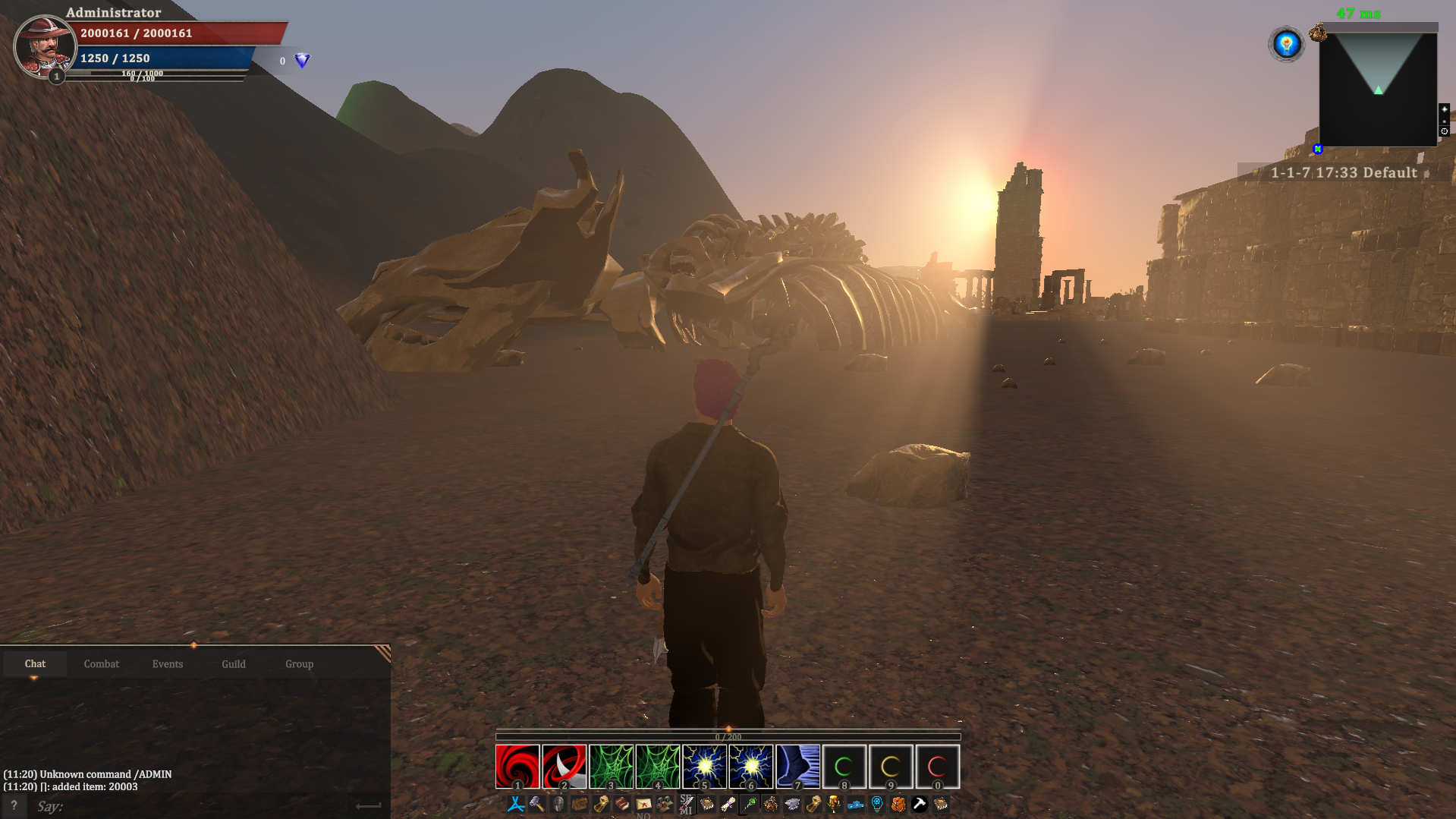Open the red book in the bottom toolbar
1456x819 pixels.
click(x=622, y=804)
